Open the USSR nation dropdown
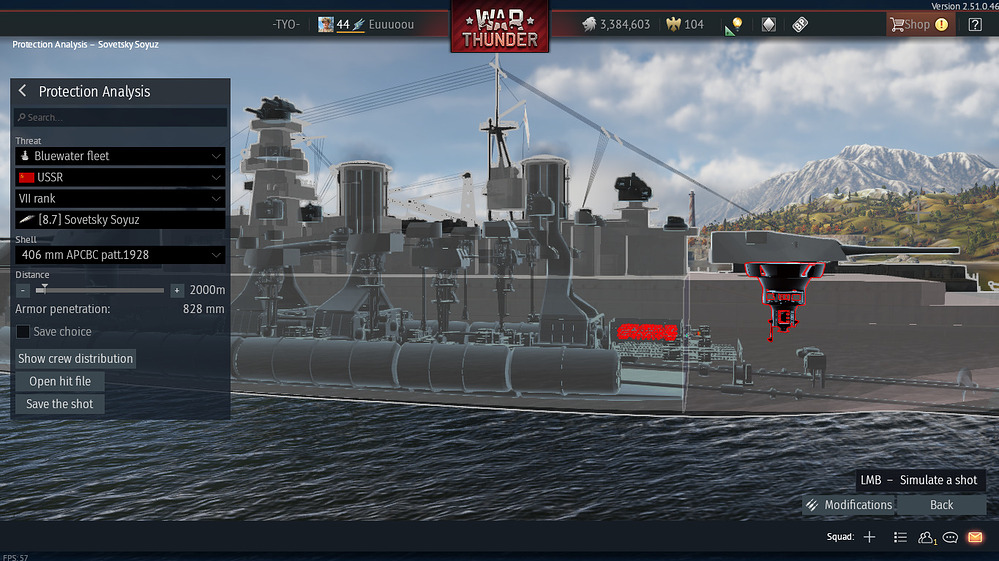Screen dimensions: 999x561 click(120, 177)
